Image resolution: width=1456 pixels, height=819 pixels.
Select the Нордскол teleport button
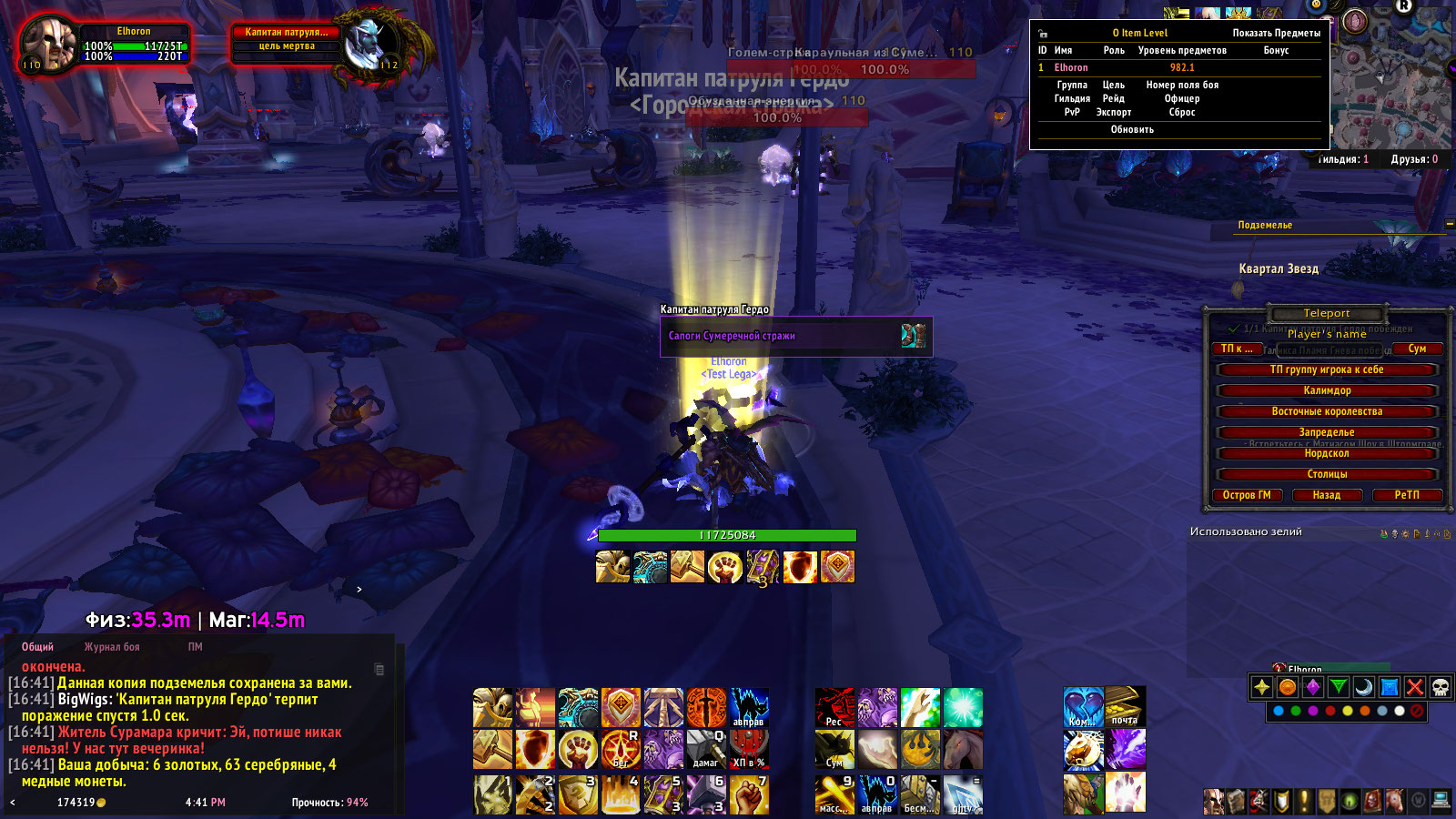[1327, 453]
